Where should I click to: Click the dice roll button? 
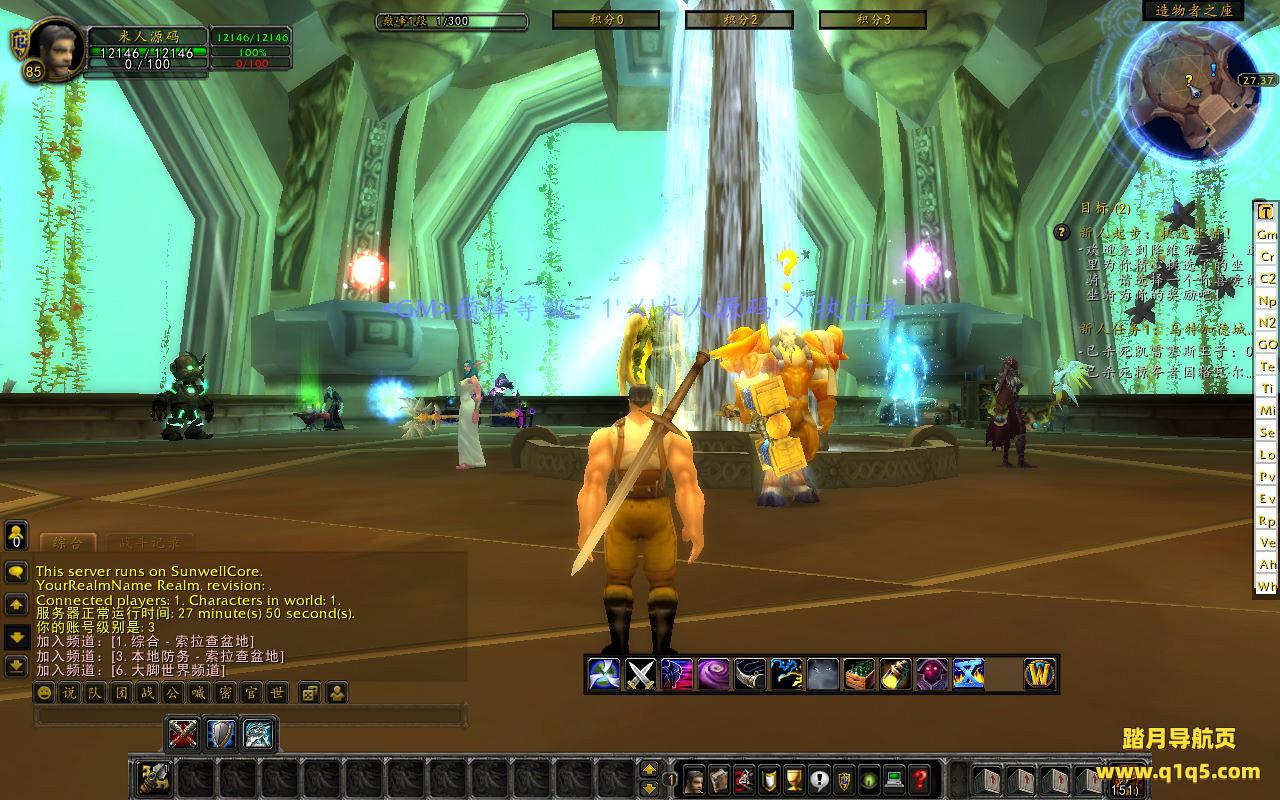pos(310,693)
